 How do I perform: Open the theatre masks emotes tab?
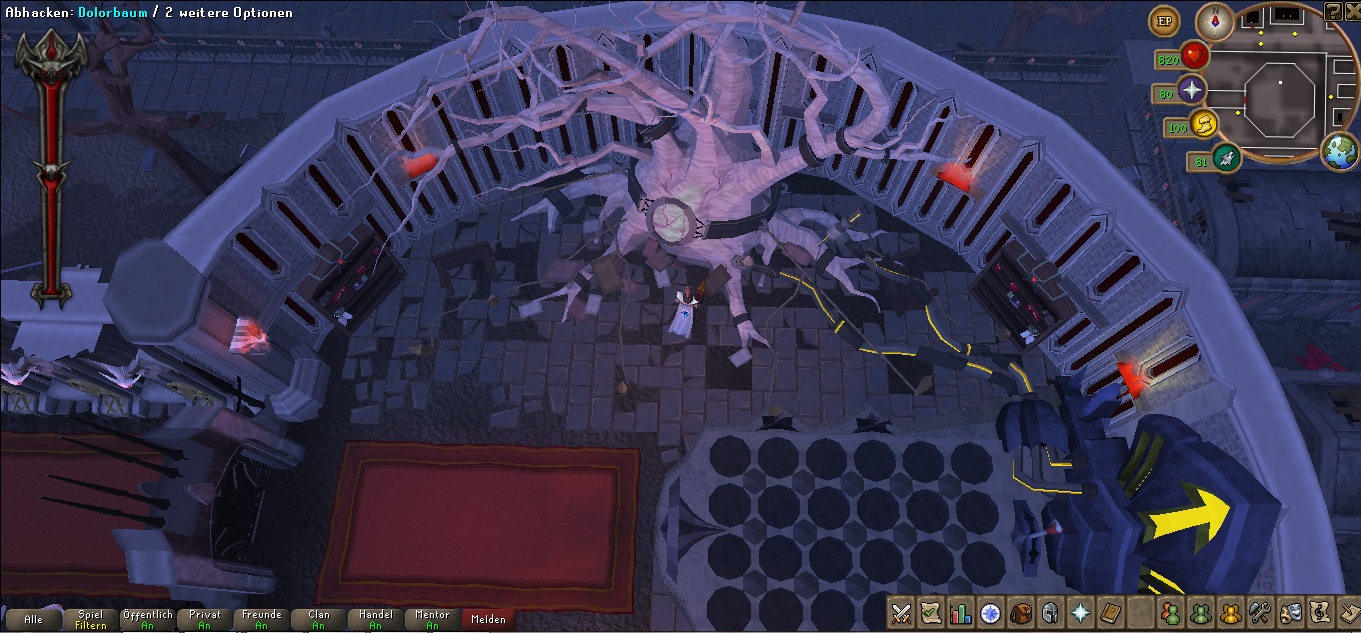[x=1290, y=612]
